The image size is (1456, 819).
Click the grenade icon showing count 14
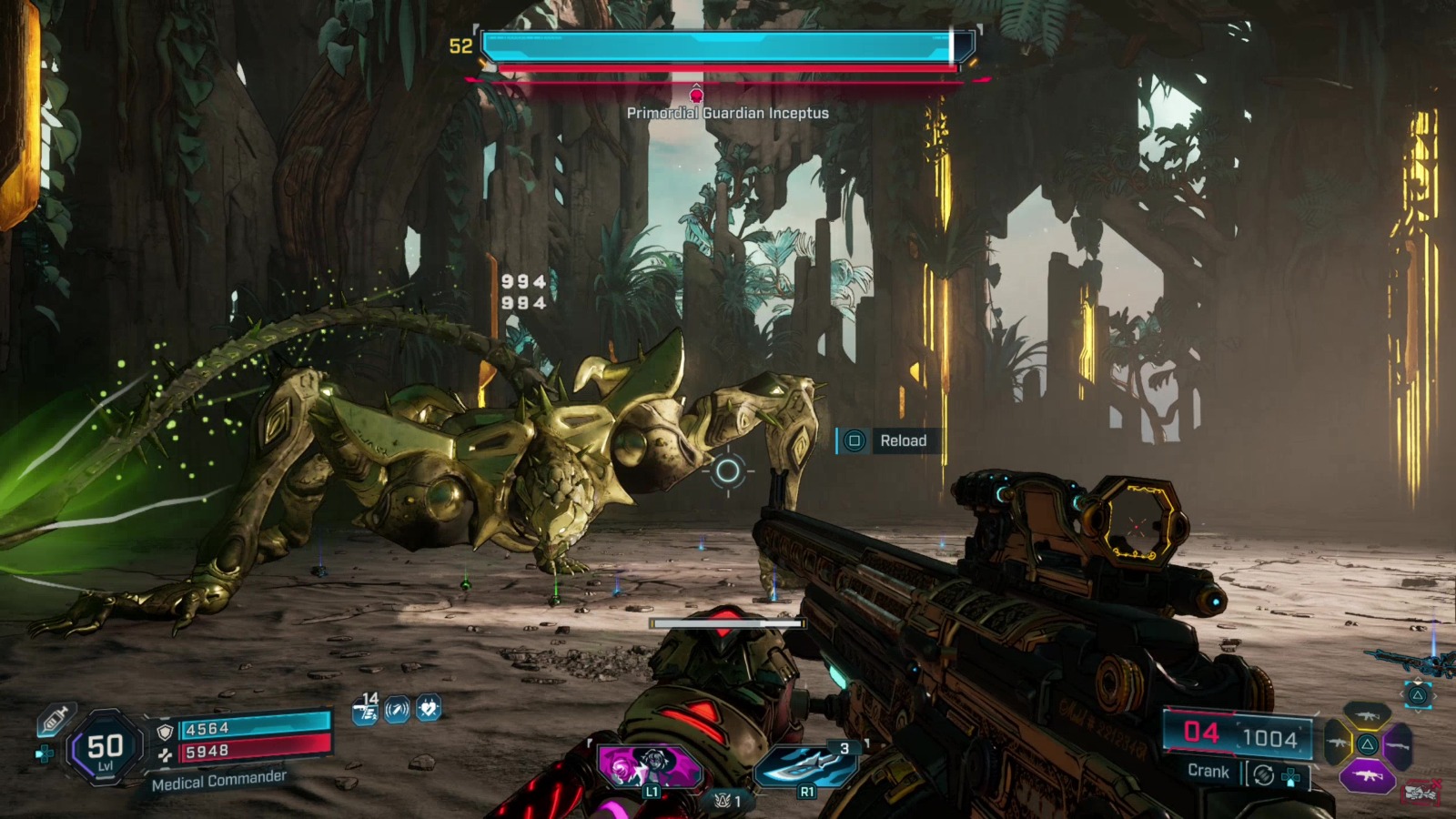tap(363, 710)
